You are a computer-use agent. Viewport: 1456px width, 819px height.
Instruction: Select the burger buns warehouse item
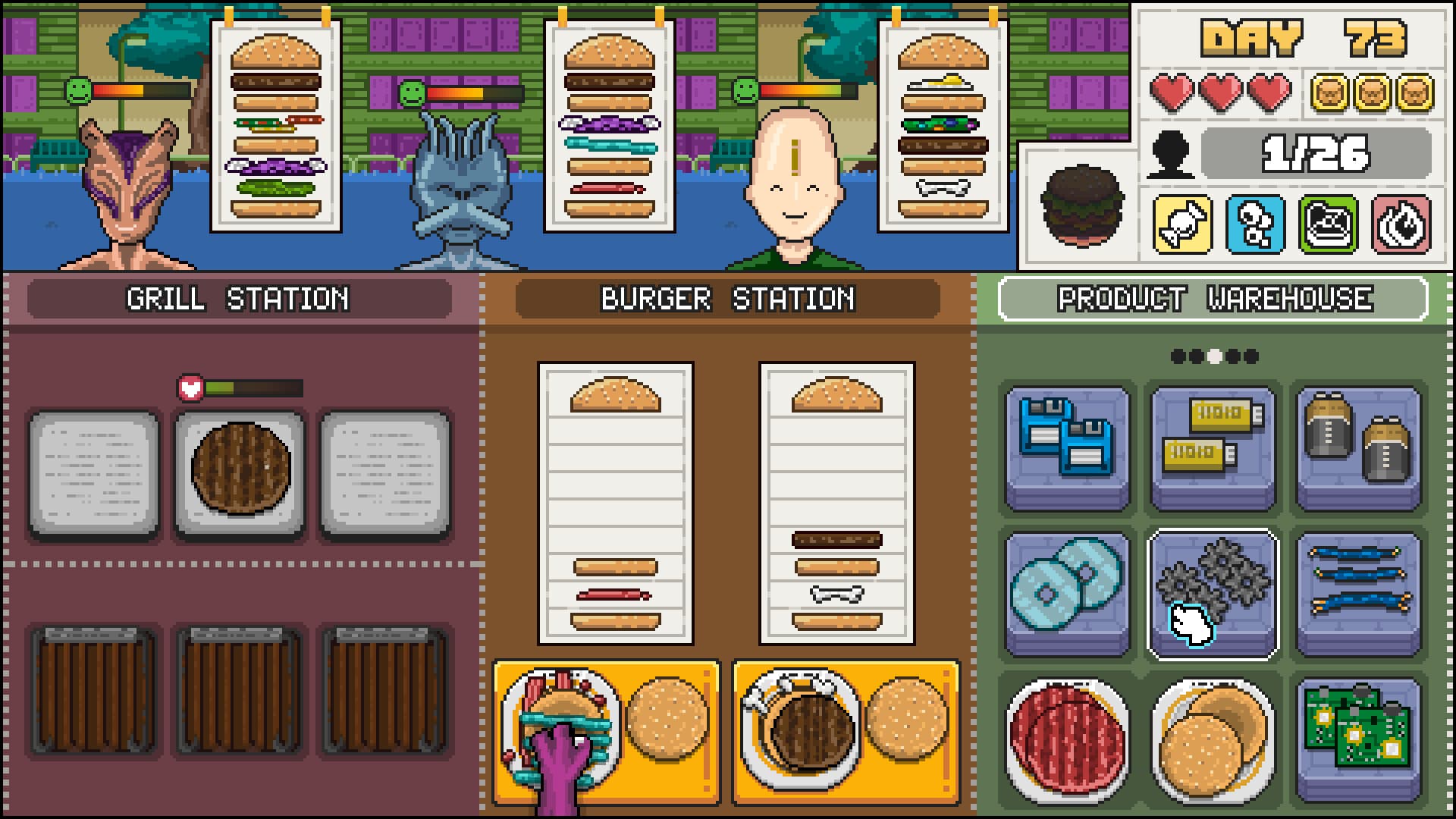click(1211, 734)
